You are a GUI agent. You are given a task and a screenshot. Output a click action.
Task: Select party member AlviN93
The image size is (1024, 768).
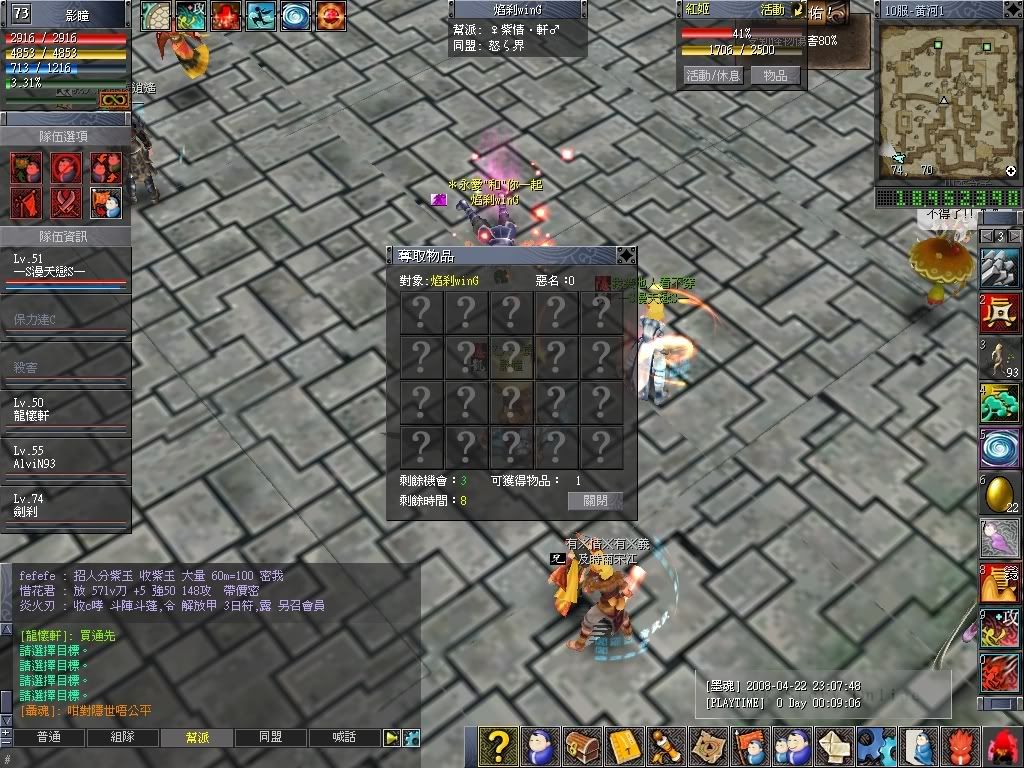(65, 458)
